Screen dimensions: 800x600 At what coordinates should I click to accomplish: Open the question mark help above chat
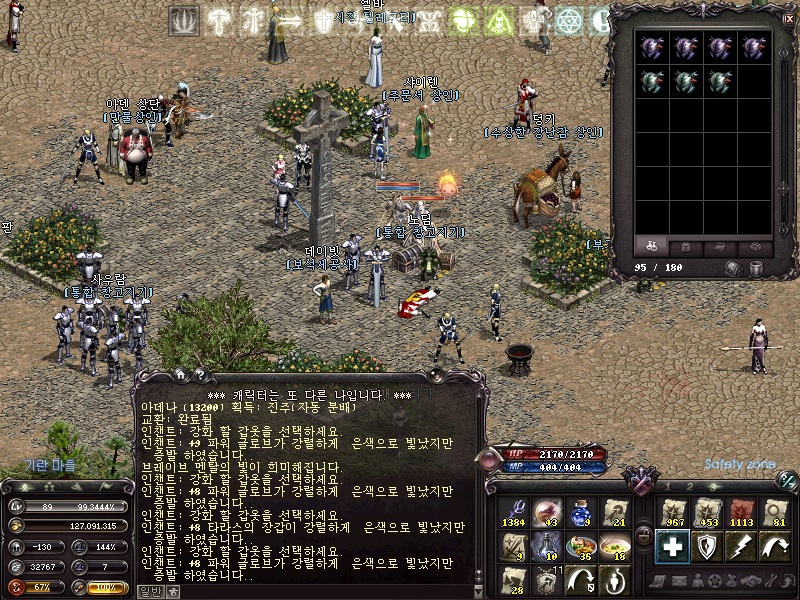coord(200,375)
